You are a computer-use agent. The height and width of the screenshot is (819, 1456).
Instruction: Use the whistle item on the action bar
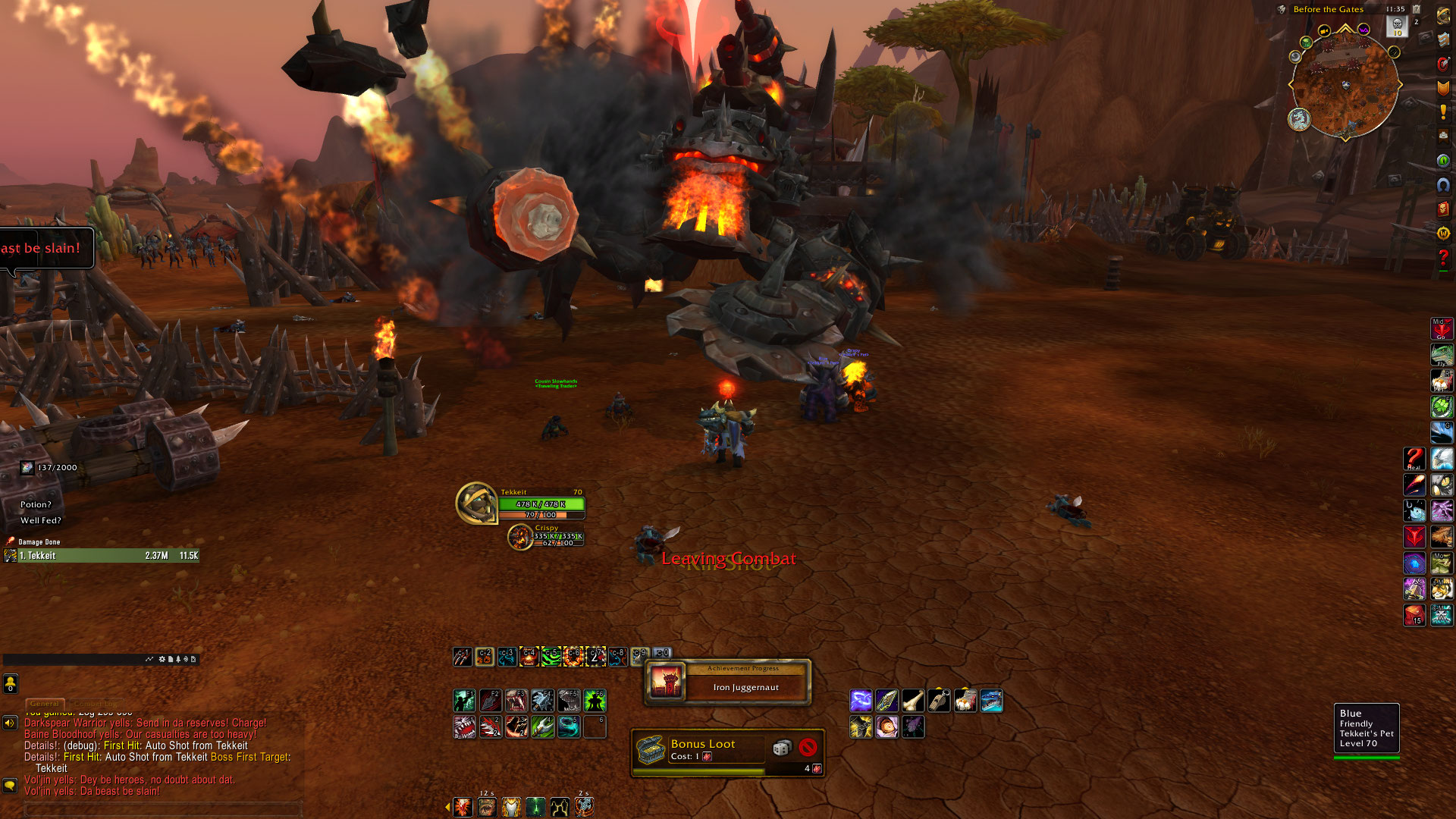939,701
